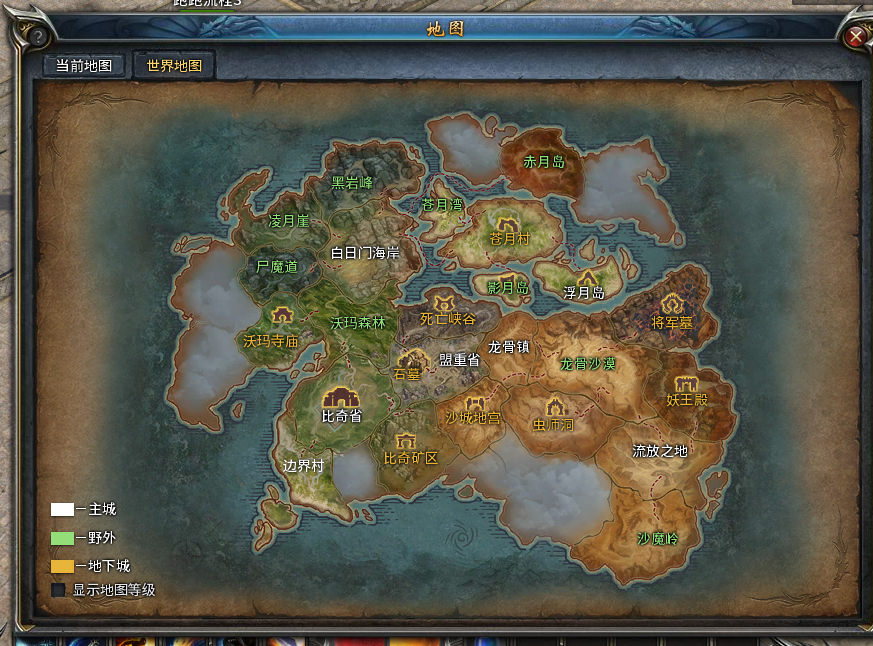The width and height of the screenshot is (873, 646).
Task: Choose 盟重省 city on the map
Action: click(459, 359)
